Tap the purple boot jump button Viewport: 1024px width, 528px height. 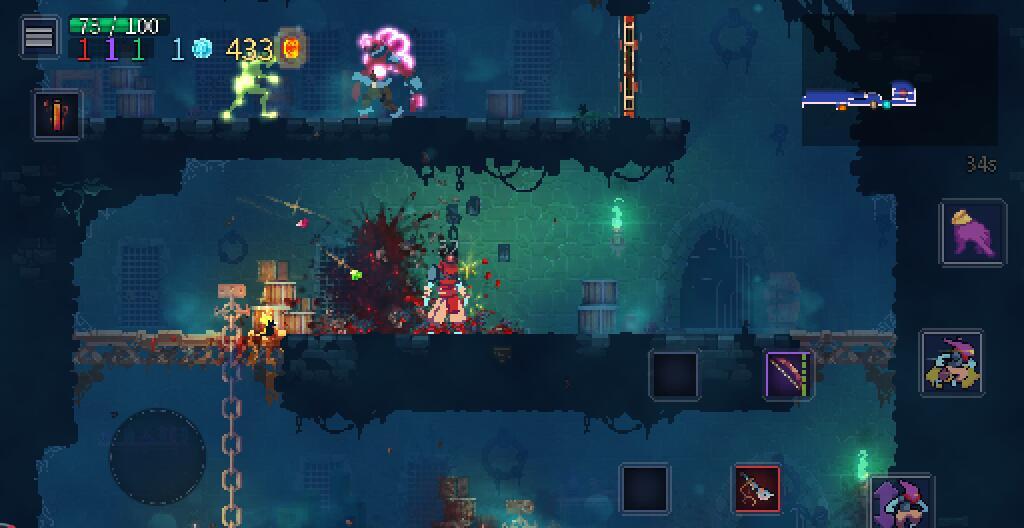973,233
